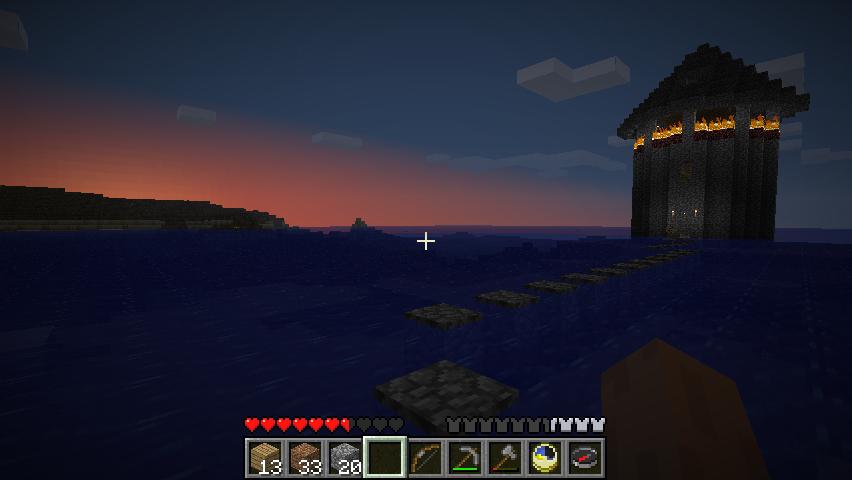Equip the bow from the hotbar
The width and height of the screenshot is (852, 480).
425,458
